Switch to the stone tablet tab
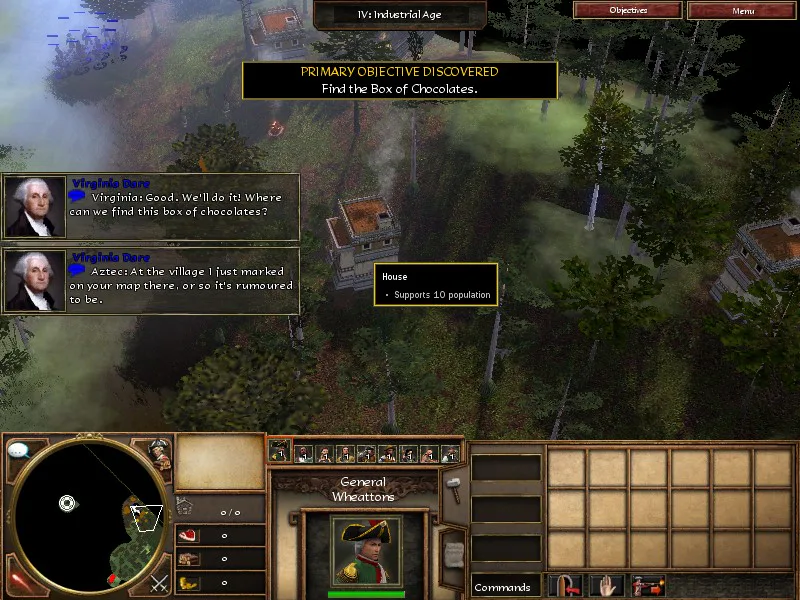Image resolution: width=800 pixels, height=600 pixels. point(453,548)
